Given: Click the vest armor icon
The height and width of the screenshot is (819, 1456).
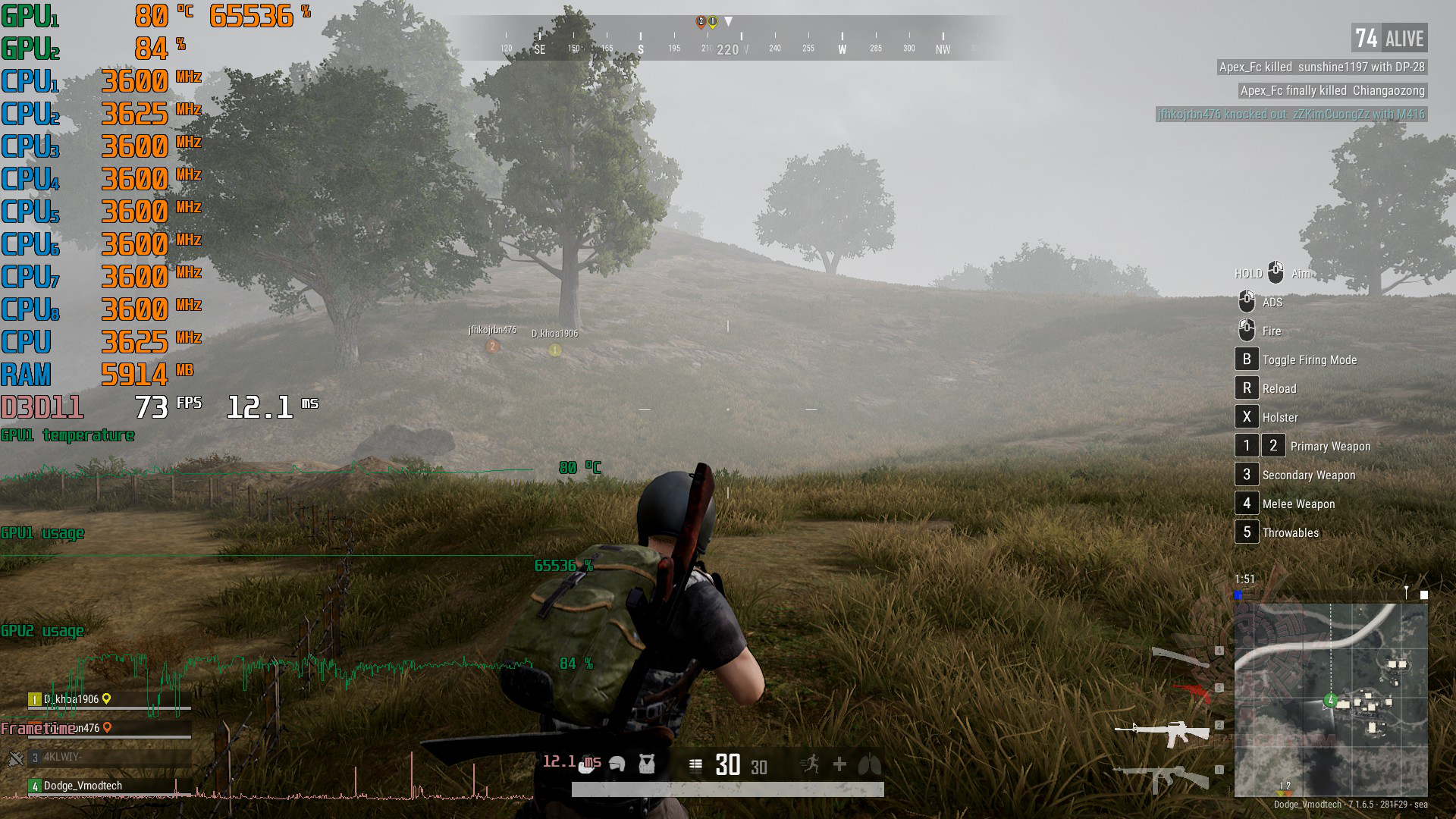Looking at the screenshot, I should pos(646,764).
